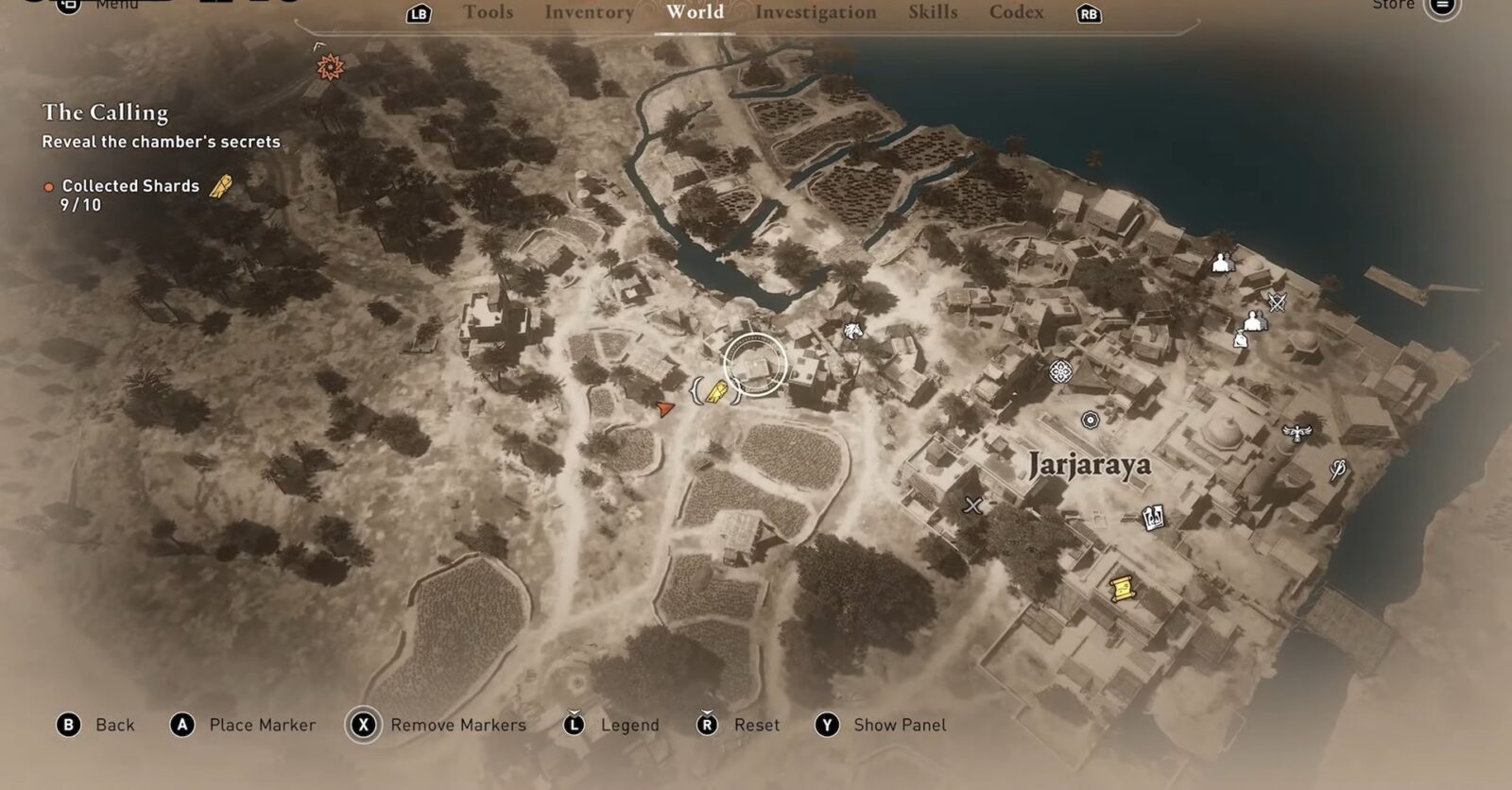1512x790 pixels.
Task: Choose the horse stable icon
Action: pyautogui.click(x=853, y=331)
